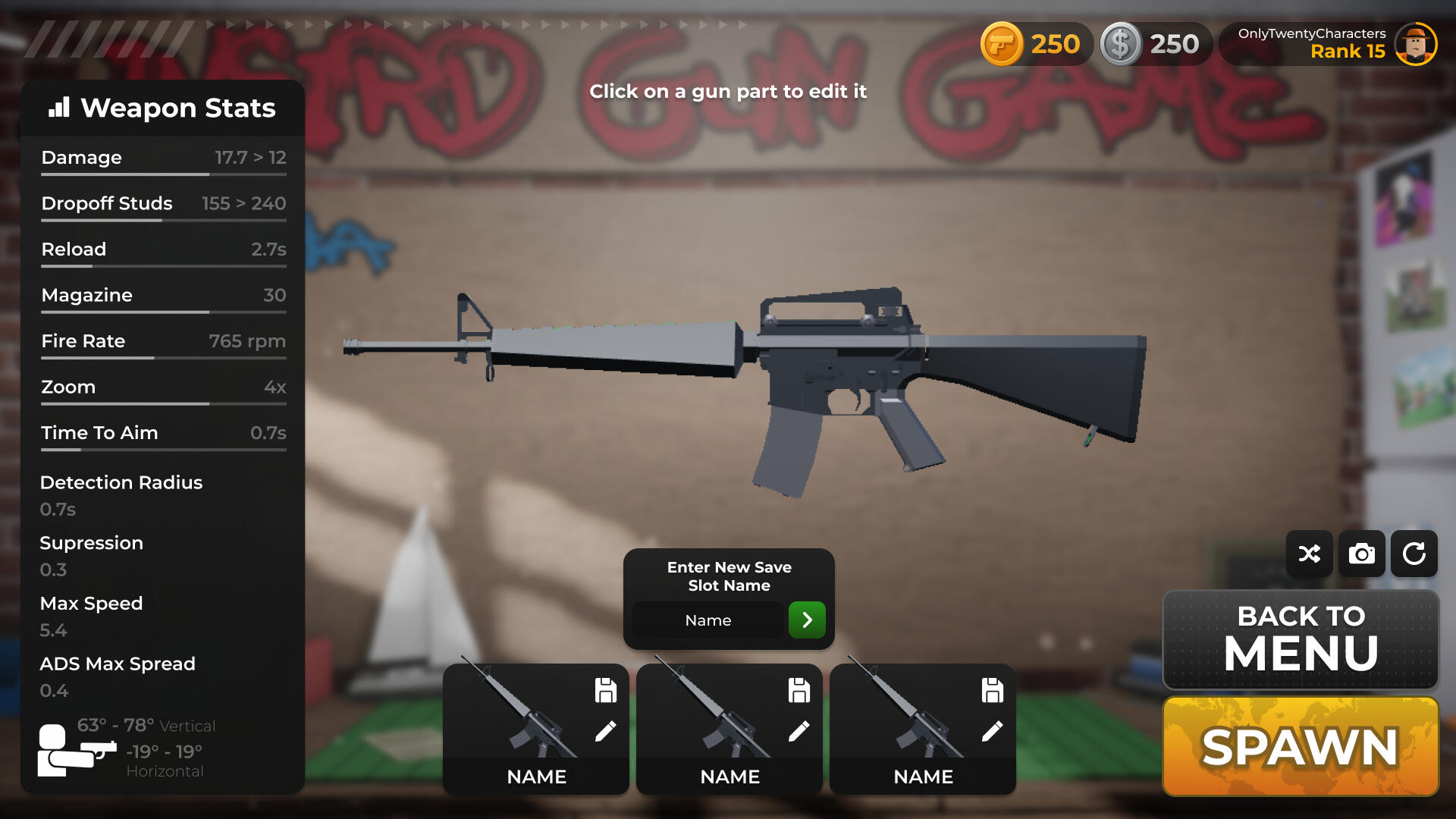Confirm save name with the green arrow

(807, 620)
